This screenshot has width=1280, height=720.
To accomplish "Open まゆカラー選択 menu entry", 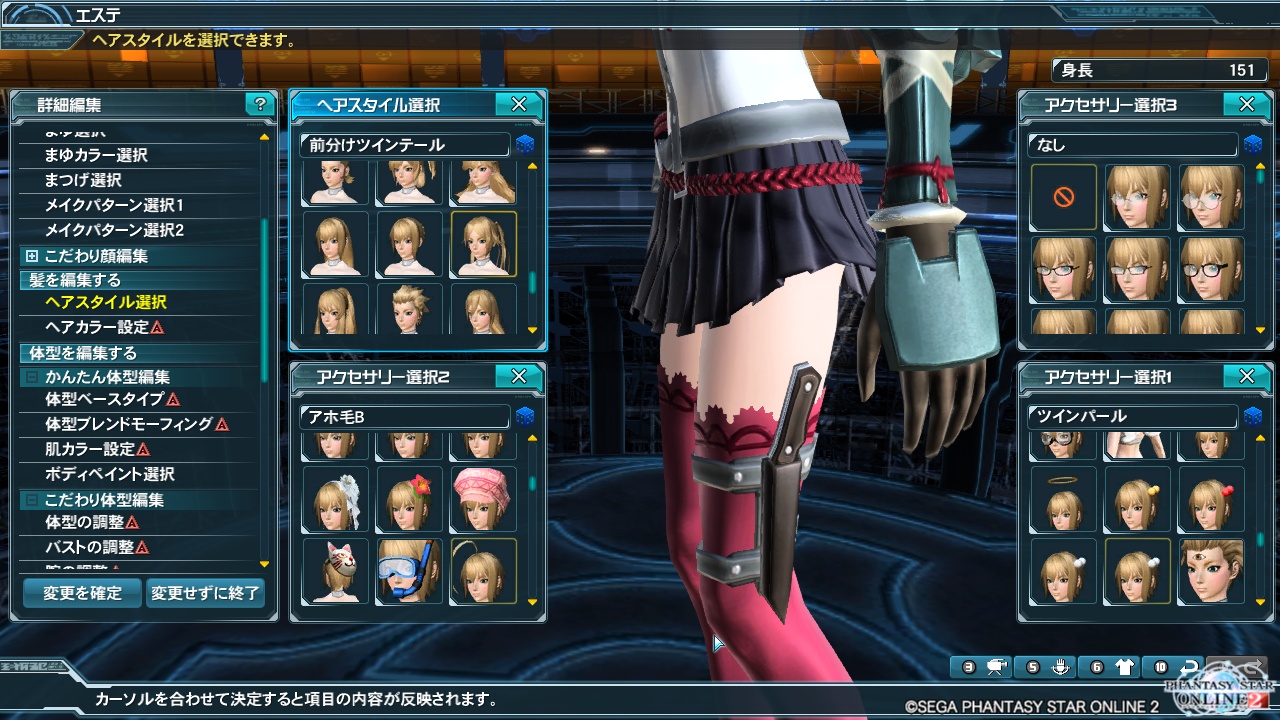I will [x=96, y=155].
